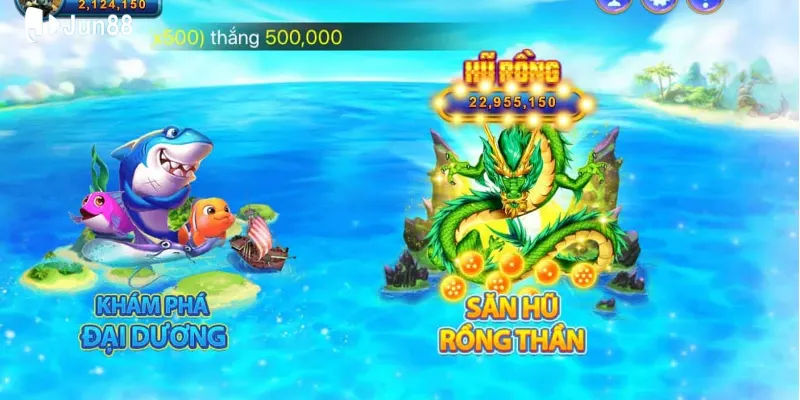Image resolution: width=800 pixels, height=400 pixels.
Task: Open the gear settings icon
Action: click(x=660, y=3)
